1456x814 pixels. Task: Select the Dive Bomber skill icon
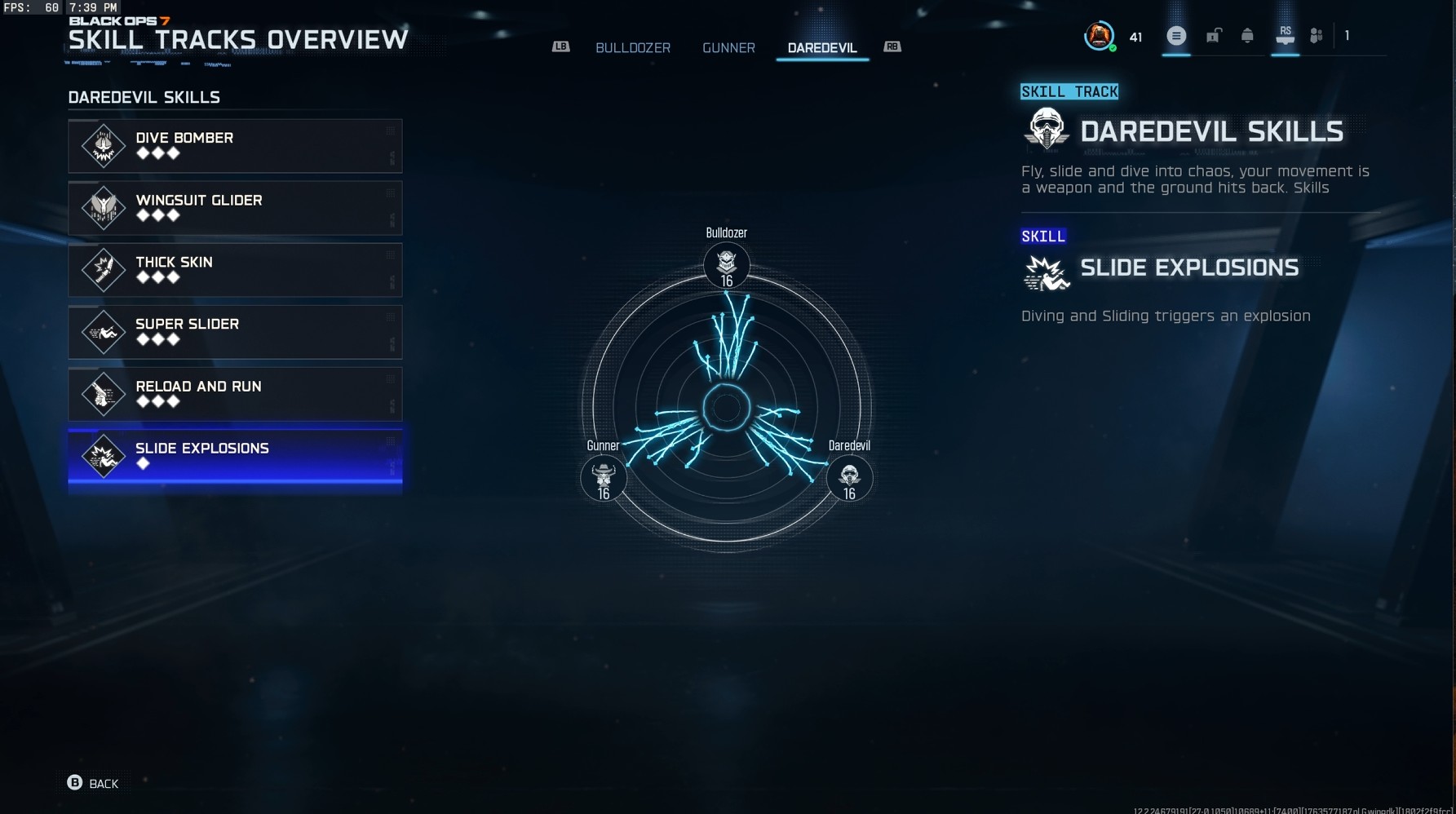coord(103,145)
